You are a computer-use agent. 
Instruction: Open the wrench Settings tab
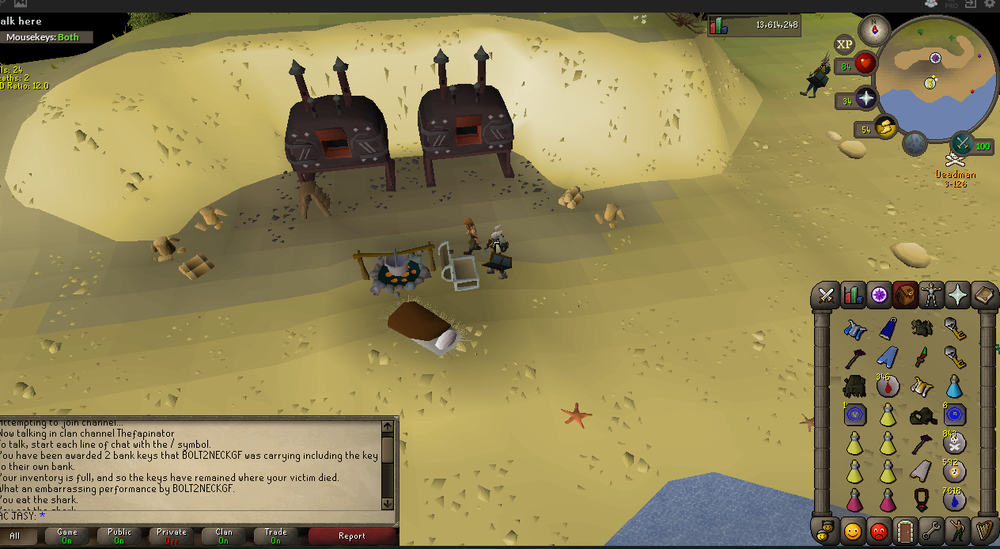tap(933, 530)
